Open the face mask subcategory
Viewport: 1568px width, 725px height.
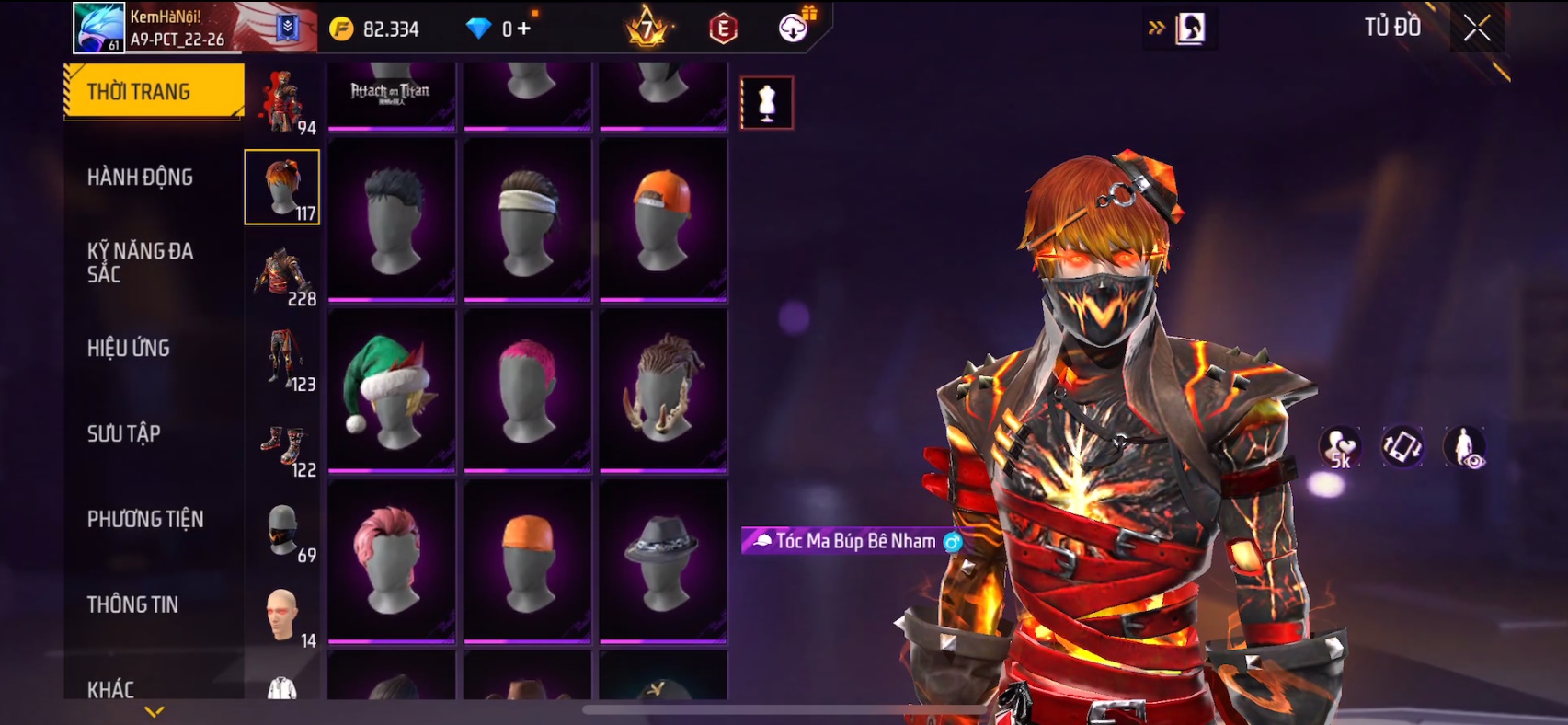click(x=283, y=532)
